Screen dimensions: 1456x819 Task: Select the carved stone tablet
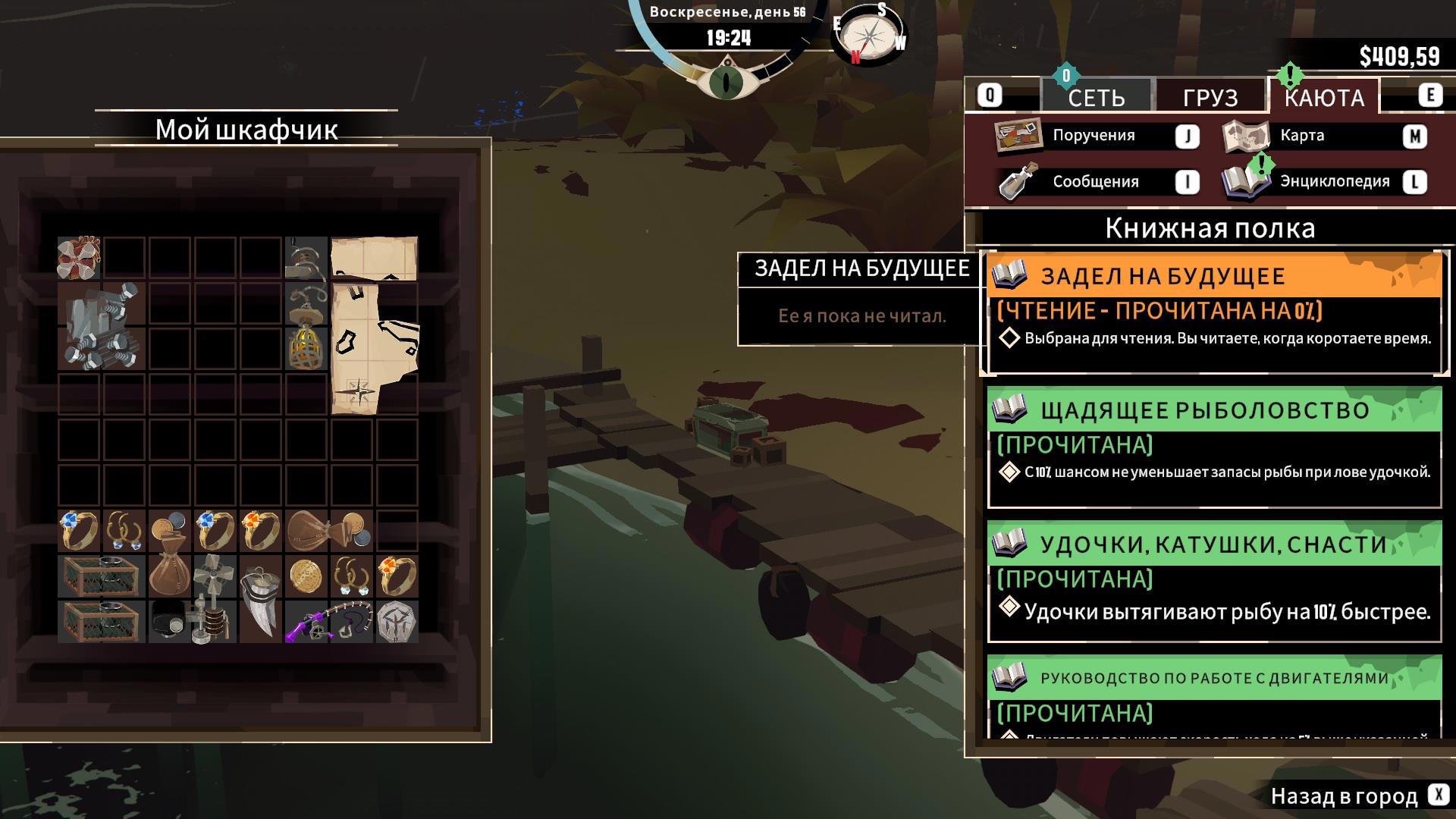(x=397, y=622)
